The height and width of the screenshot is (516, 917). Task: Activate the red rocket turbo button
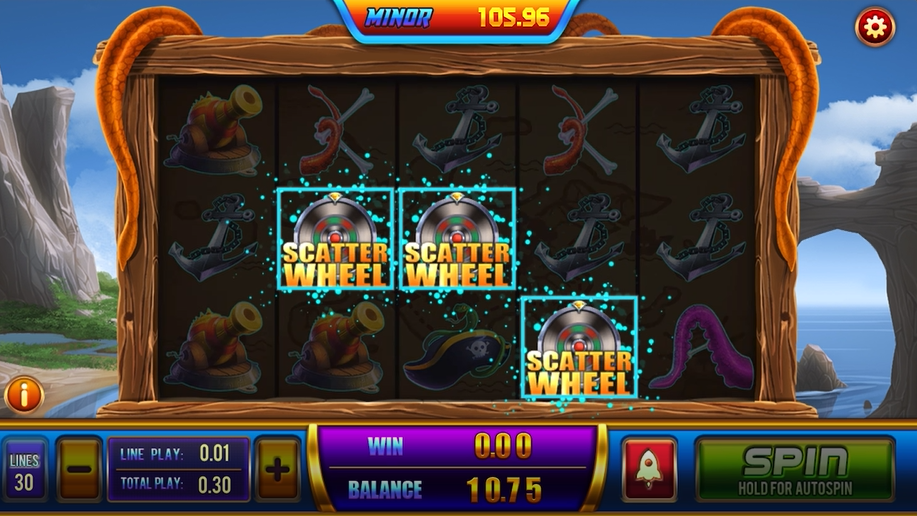pyautogui.click(x=649, y=468)
